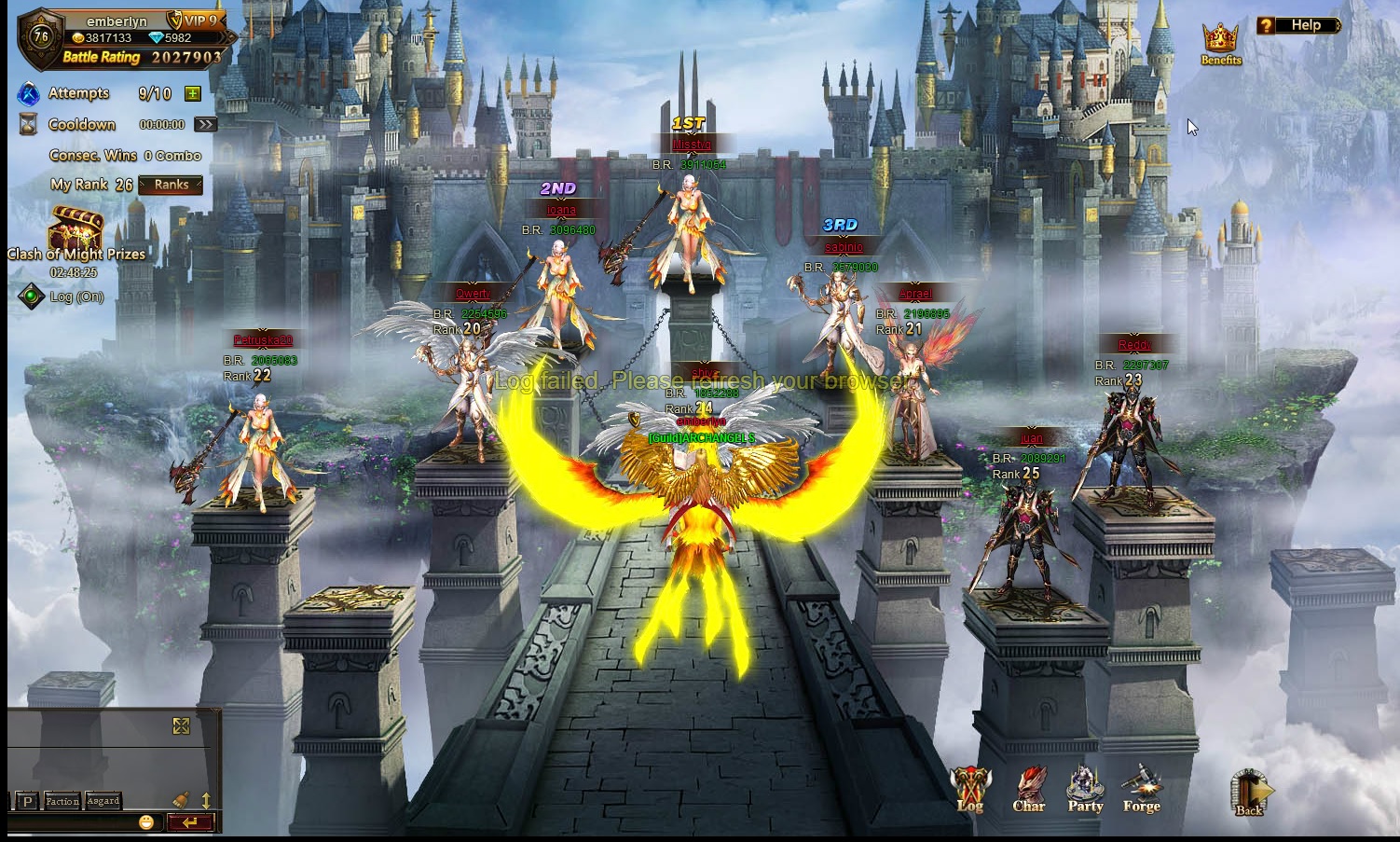Leave the arena with the Back button
Screen dimensions: 1400x842
coord(1249,793)
